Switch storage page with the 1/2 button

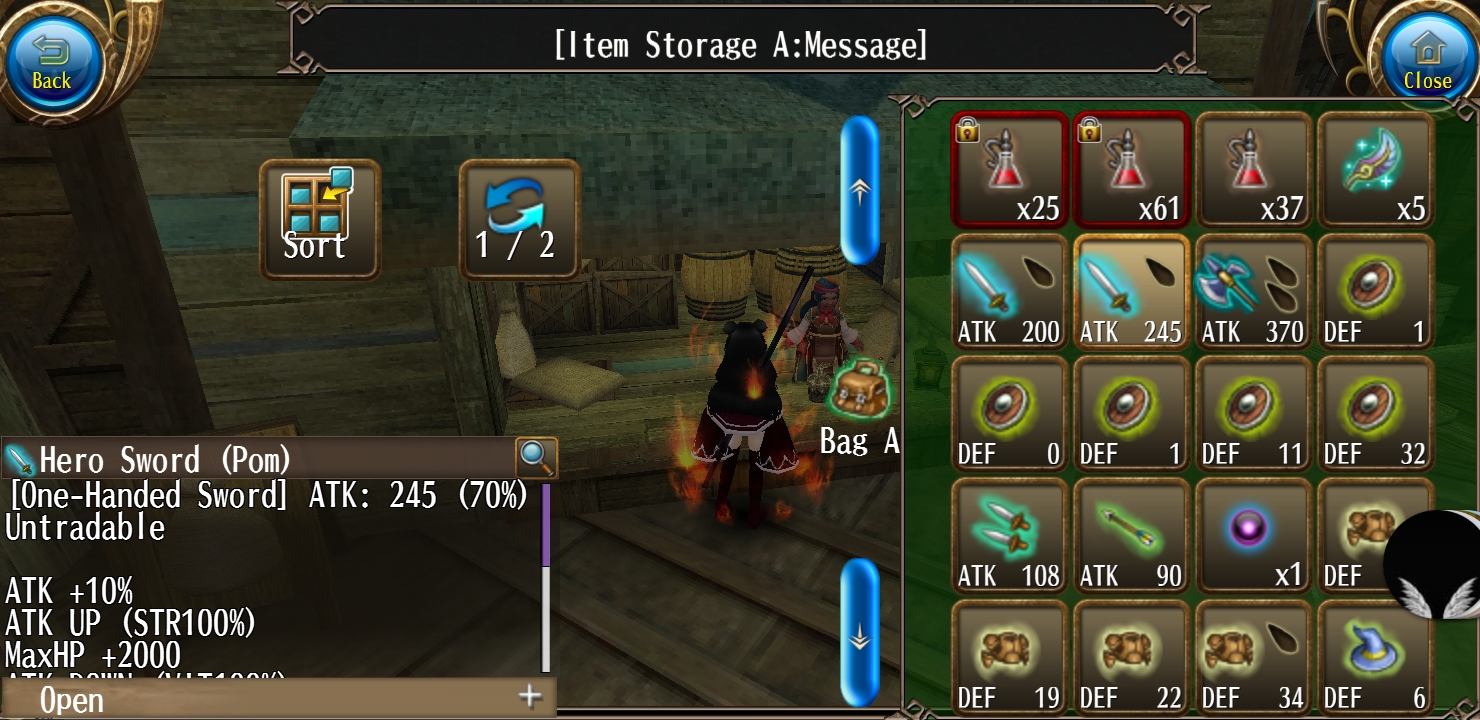pos(519,218)
